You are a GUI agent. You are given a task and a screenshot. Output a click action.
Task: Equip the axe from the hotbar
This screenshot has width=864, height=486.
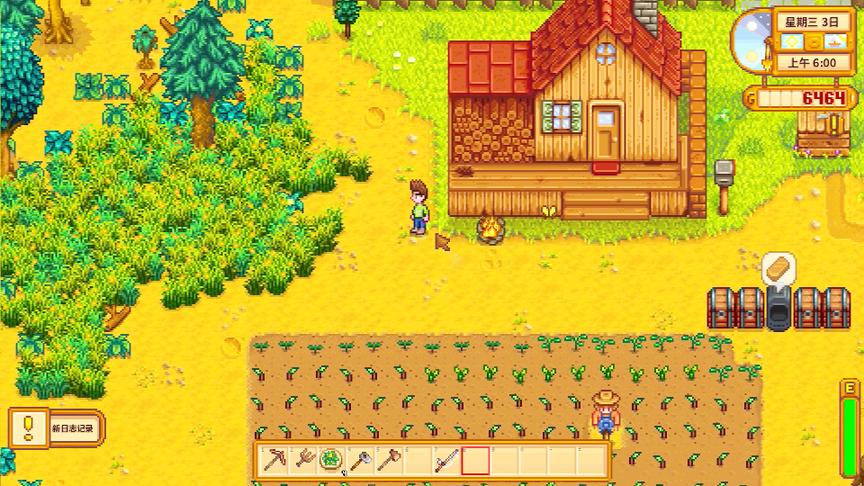click(x=360, y=461)
